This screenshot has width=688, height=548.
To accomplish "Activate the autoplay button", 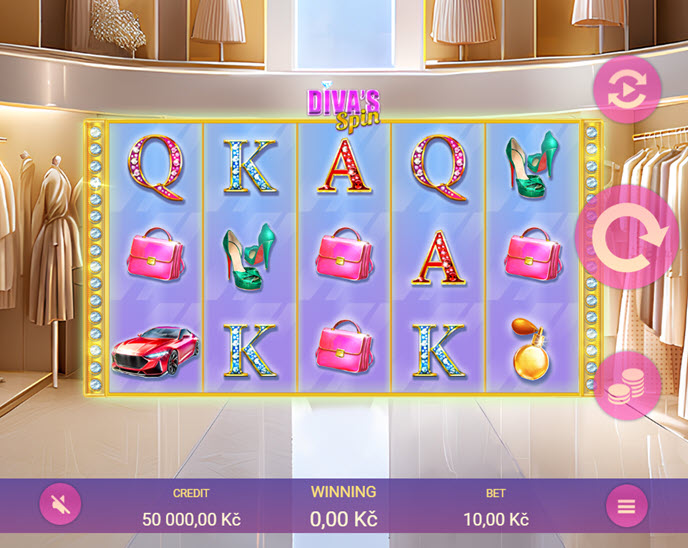I will [627, 90].
